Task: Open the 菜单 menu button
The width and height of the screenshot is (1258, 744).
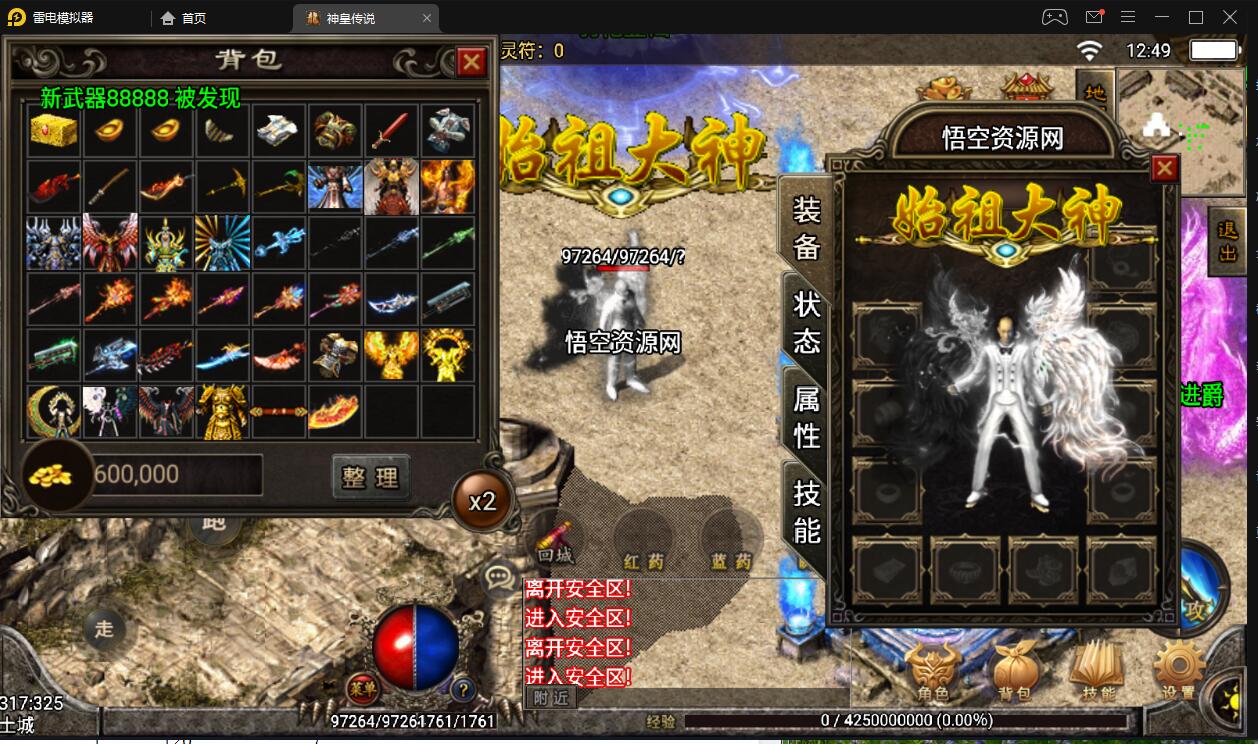Action: coord(362,688)
